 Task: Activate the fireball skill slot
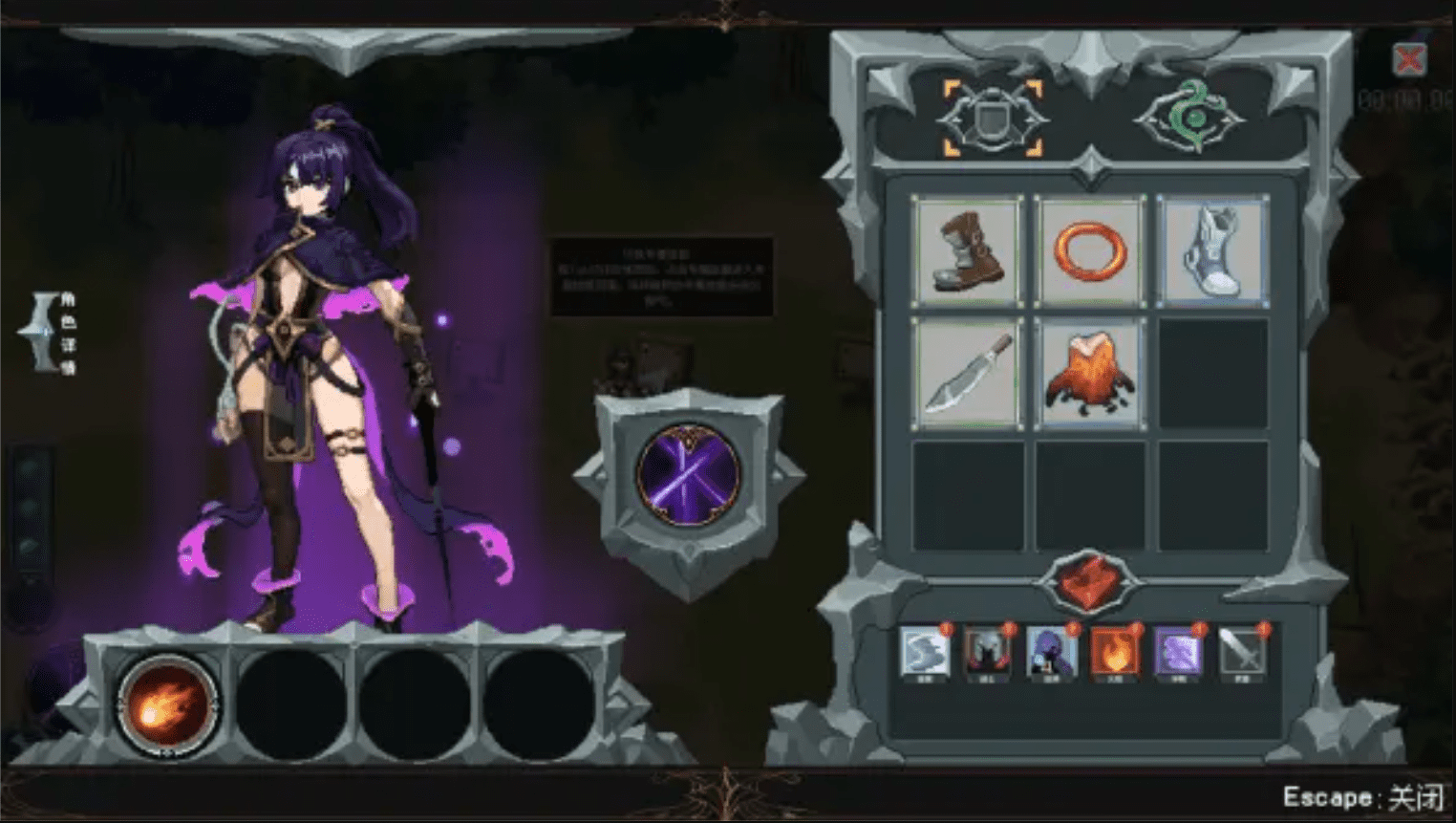click(168, 705)
